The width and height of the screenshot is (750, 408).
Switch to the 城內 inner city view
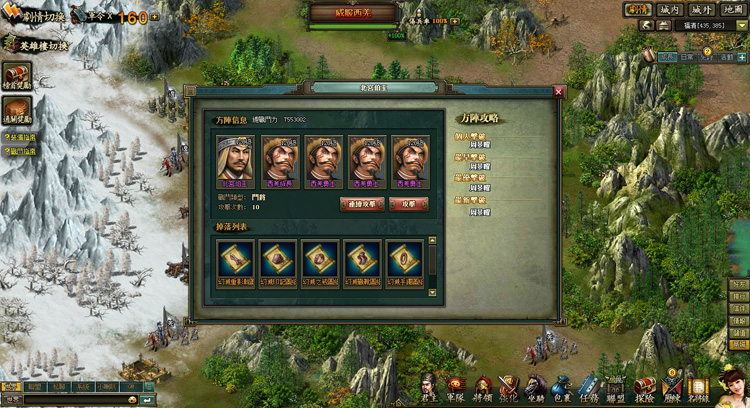[x=671, y=10]
